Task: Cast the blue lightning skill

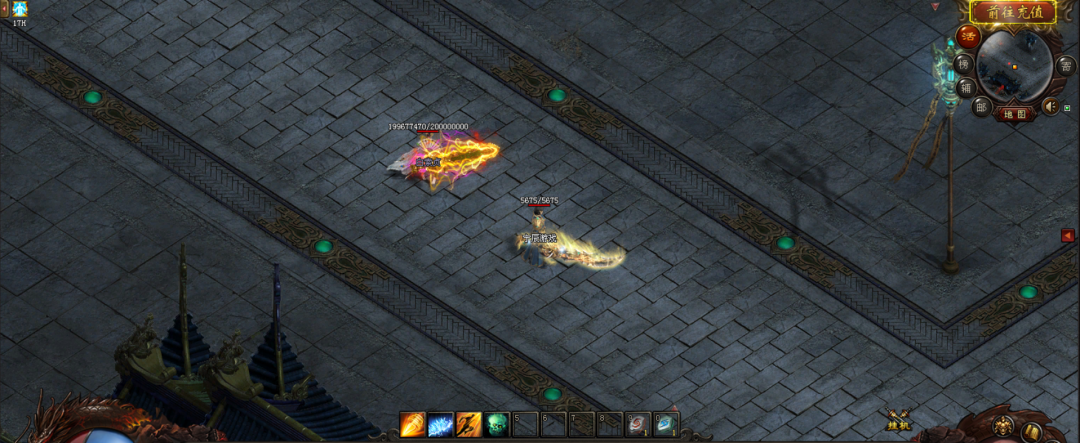Action: tap(441, 425)
